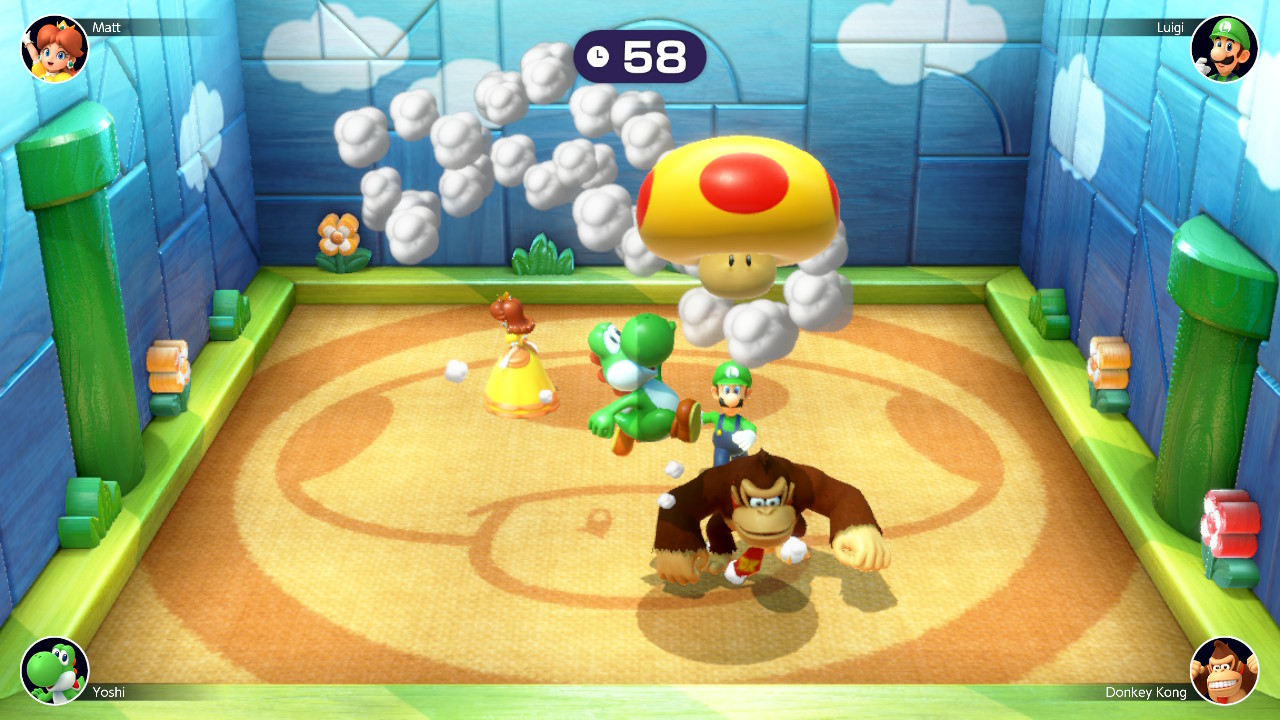Click the Yoshi name text
This screenshot has height=720, width=1280.
[108, 691]
